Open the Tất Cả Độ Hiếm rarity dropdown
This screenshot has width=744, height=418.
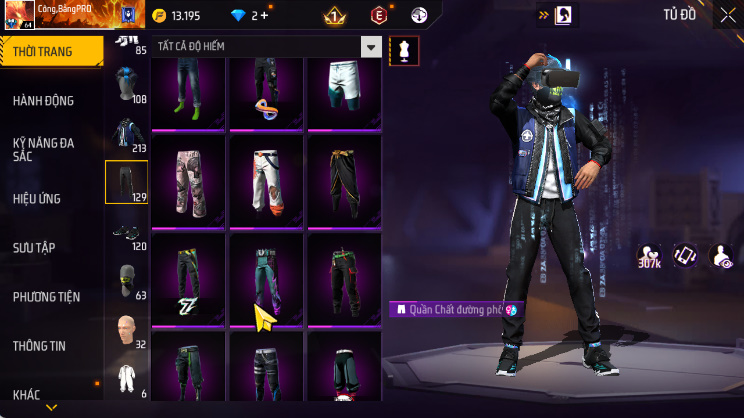(x=266, y=47)
